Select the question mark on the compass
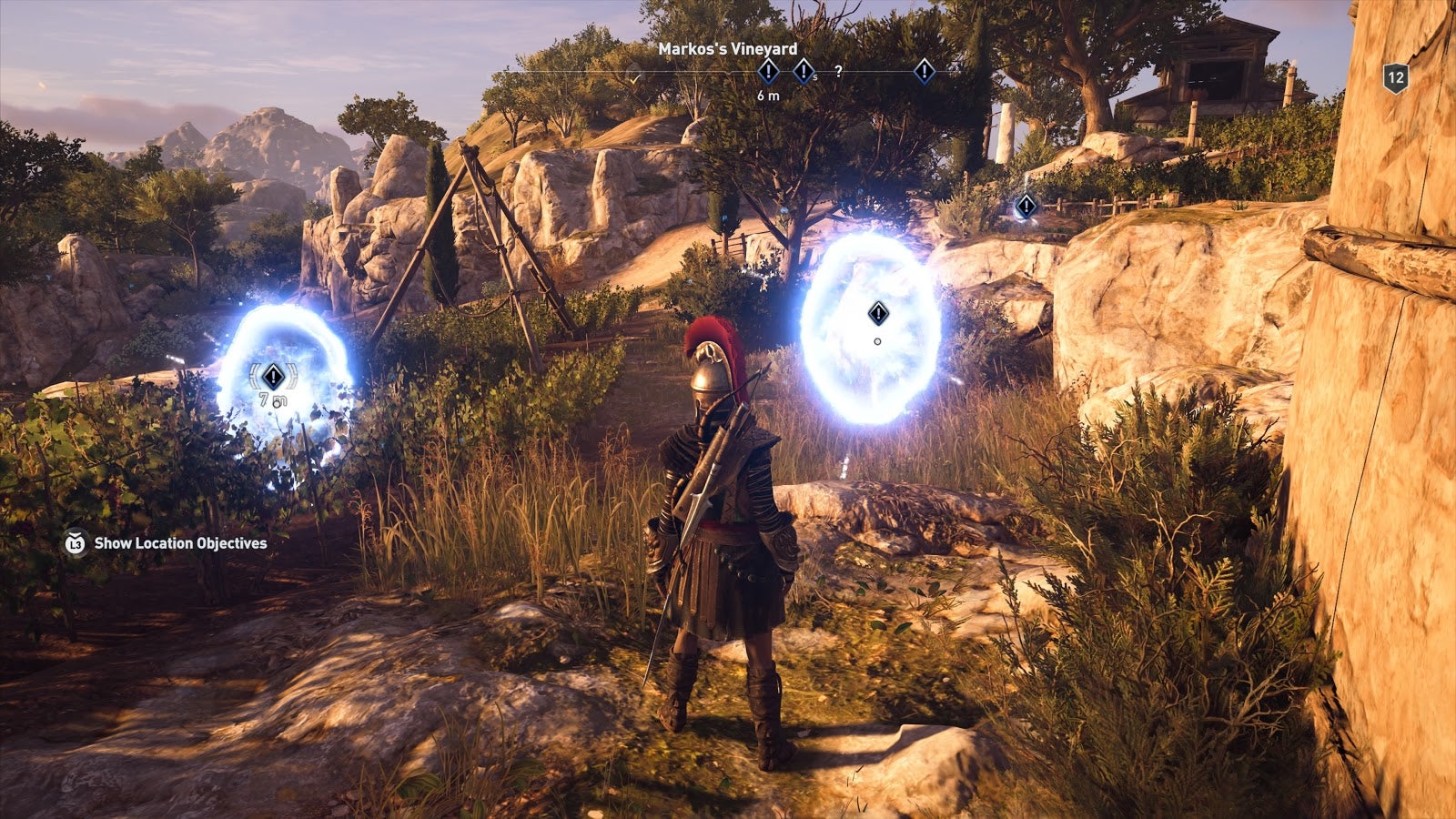 pyautogui.click(x=838, y=71)
